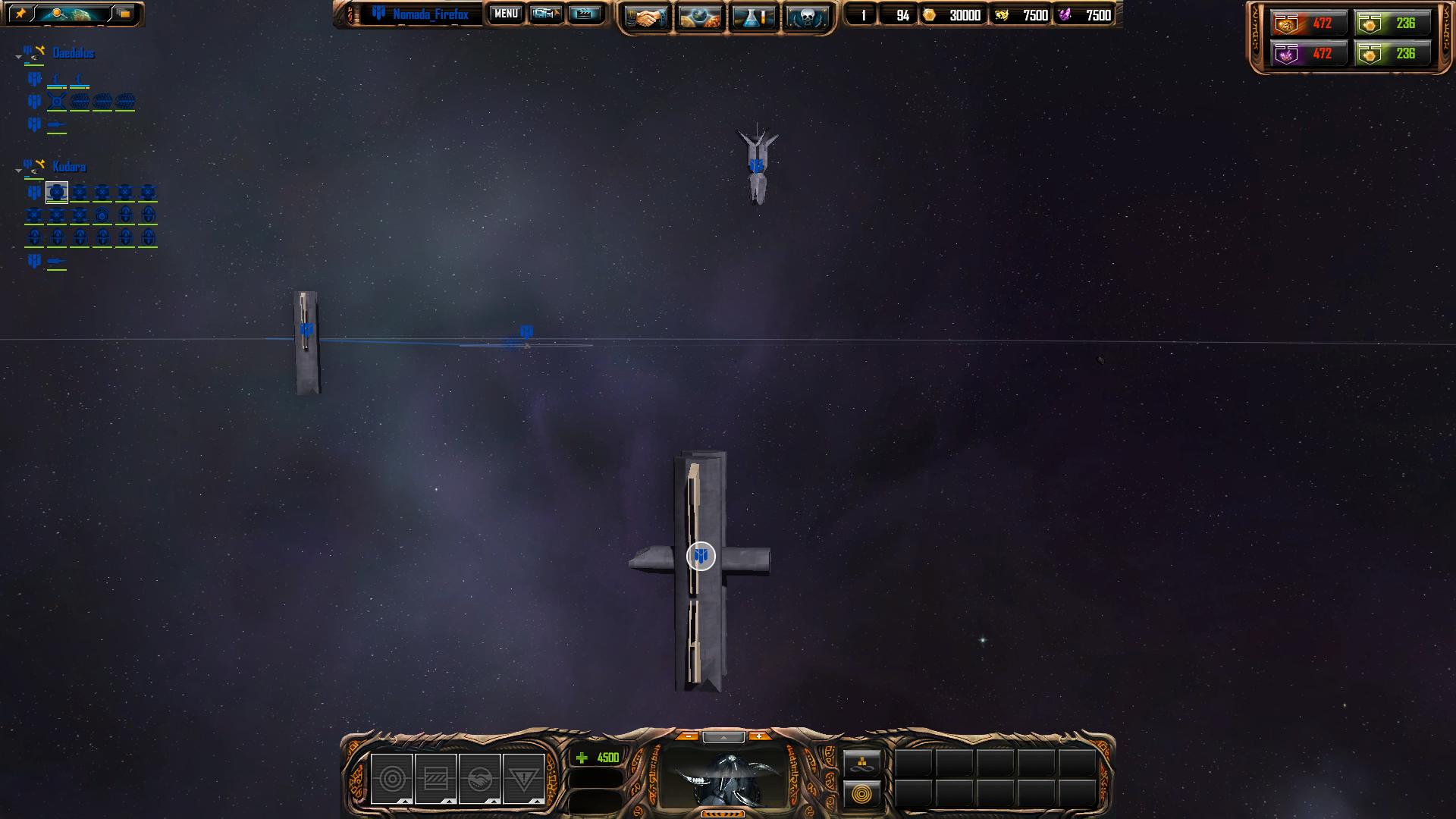Click the orange concentric rings button
The image size is (1456, 819).
[862, 795]
